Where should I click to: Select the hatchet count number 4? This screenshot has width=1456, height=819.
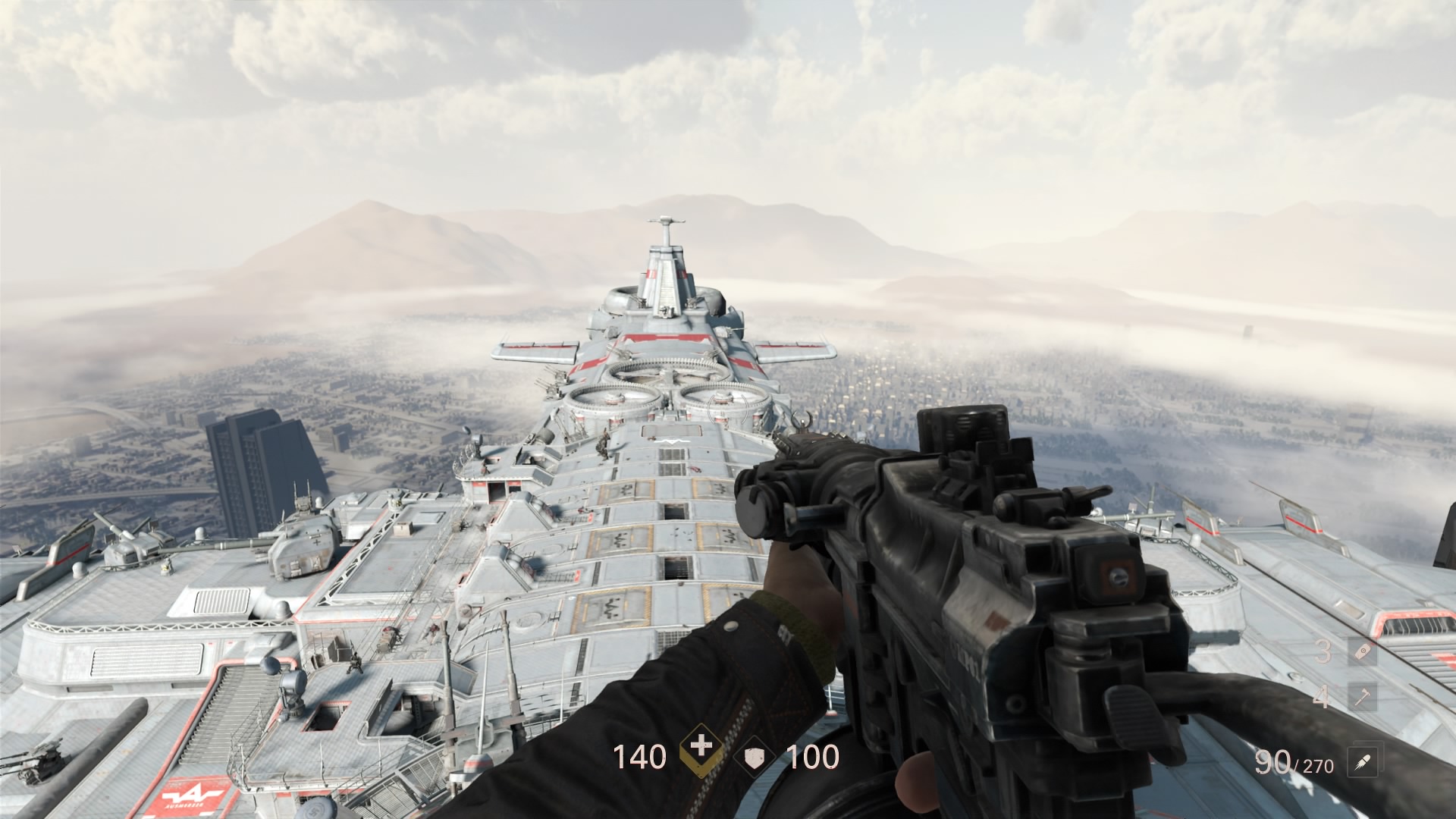[1321, 697]
